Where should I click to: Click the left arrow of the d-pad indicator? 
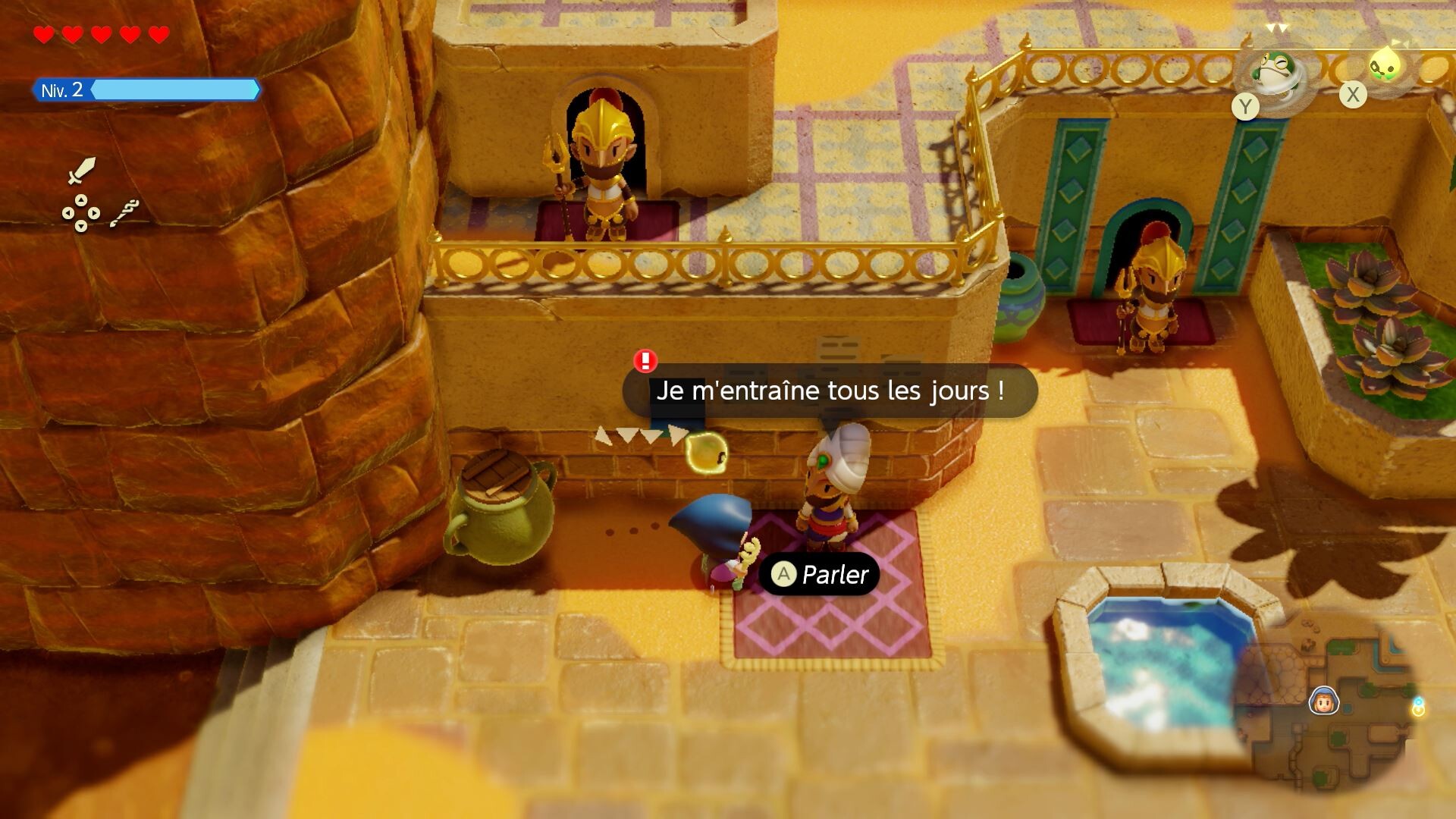pos(67,213)
